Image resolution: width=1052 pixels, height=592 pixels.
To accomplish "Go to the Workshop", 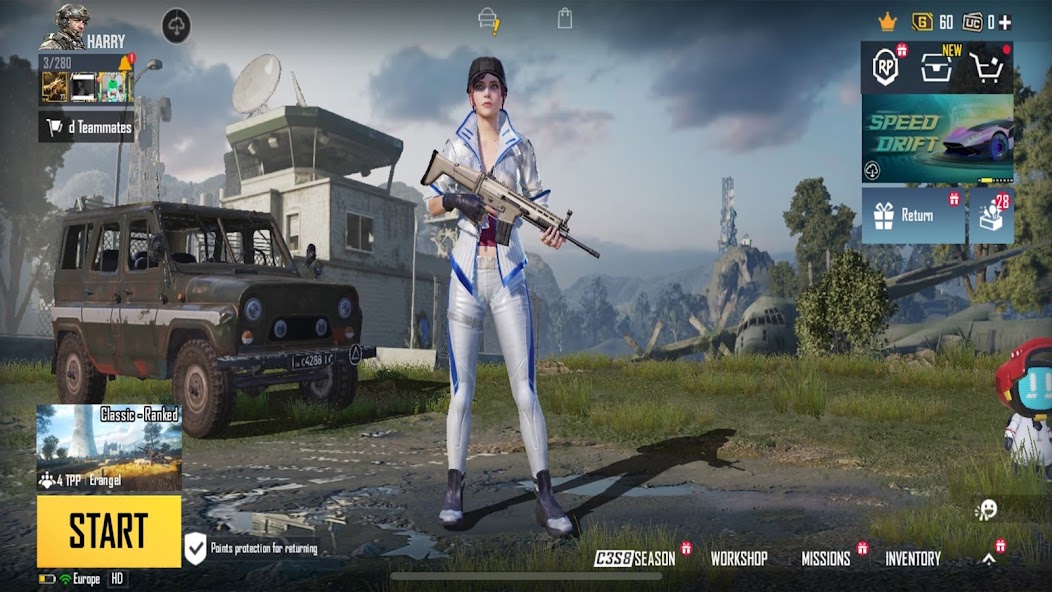I will [x=739, y=559].
